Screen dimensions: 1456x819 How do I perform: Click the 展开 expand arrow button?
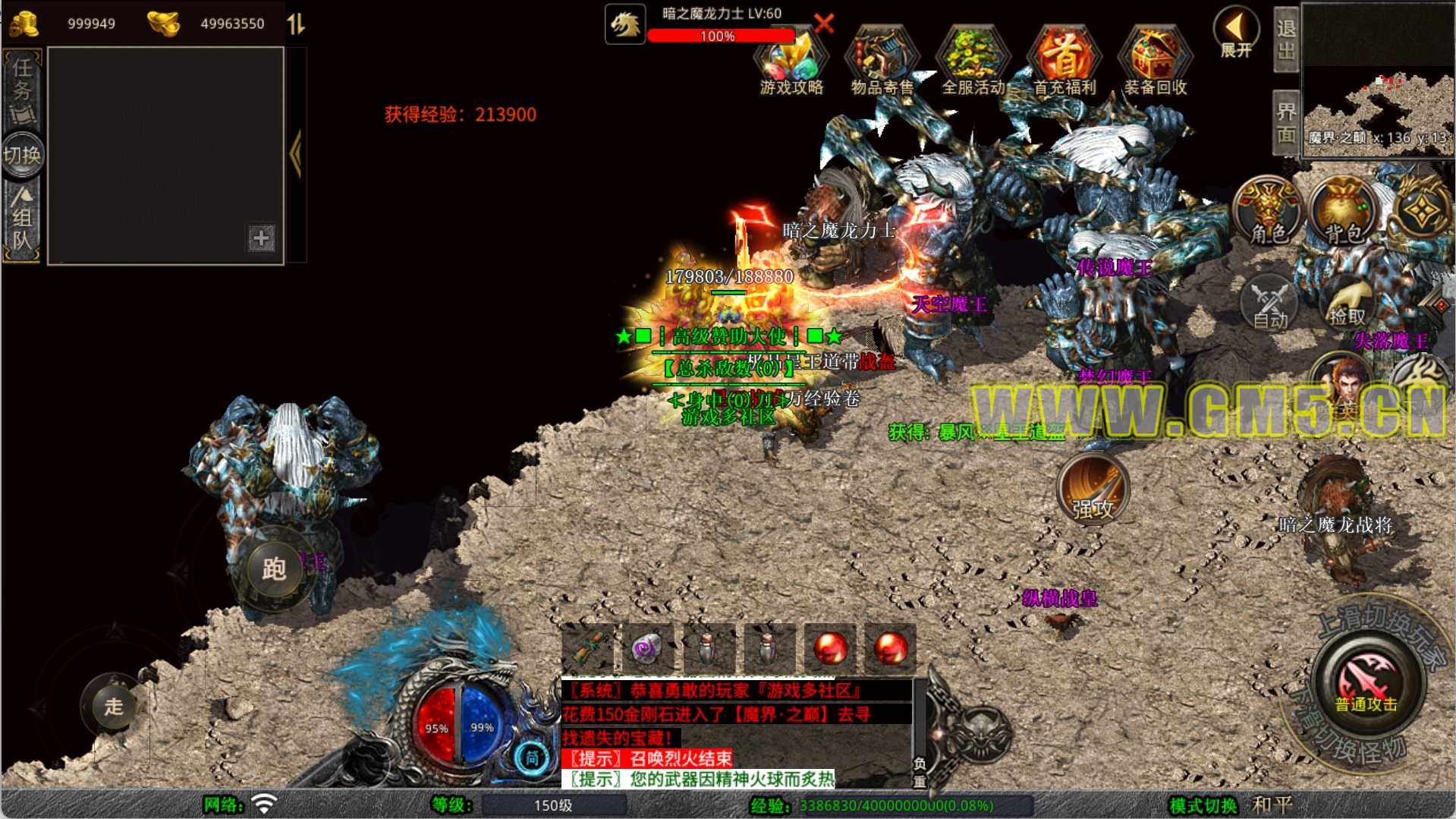(x=1236, y=33)
